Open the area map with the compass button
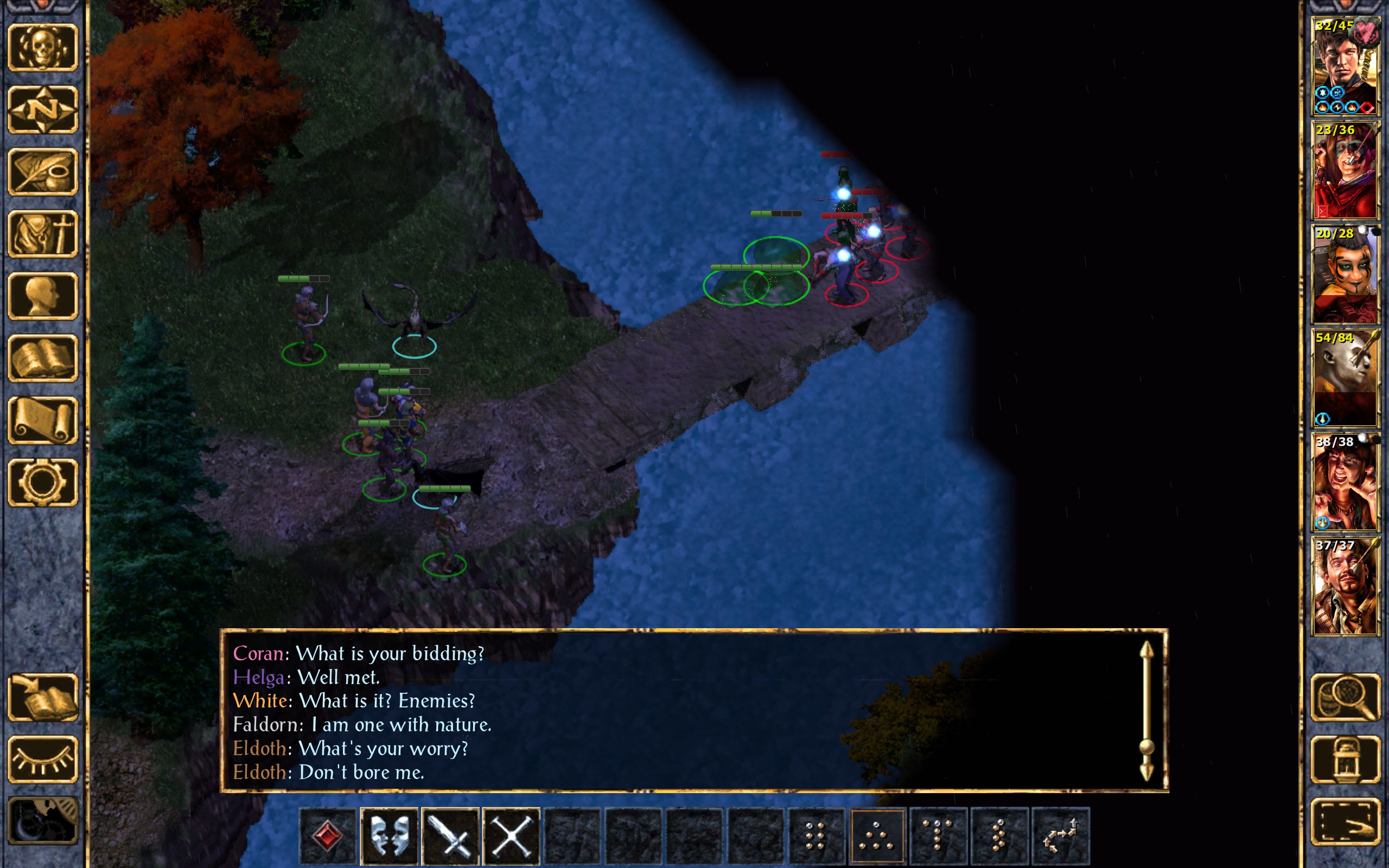Image resolution: width=1389 pixels, height=868 pixels. pyautogui.click(x=43, y=109)
